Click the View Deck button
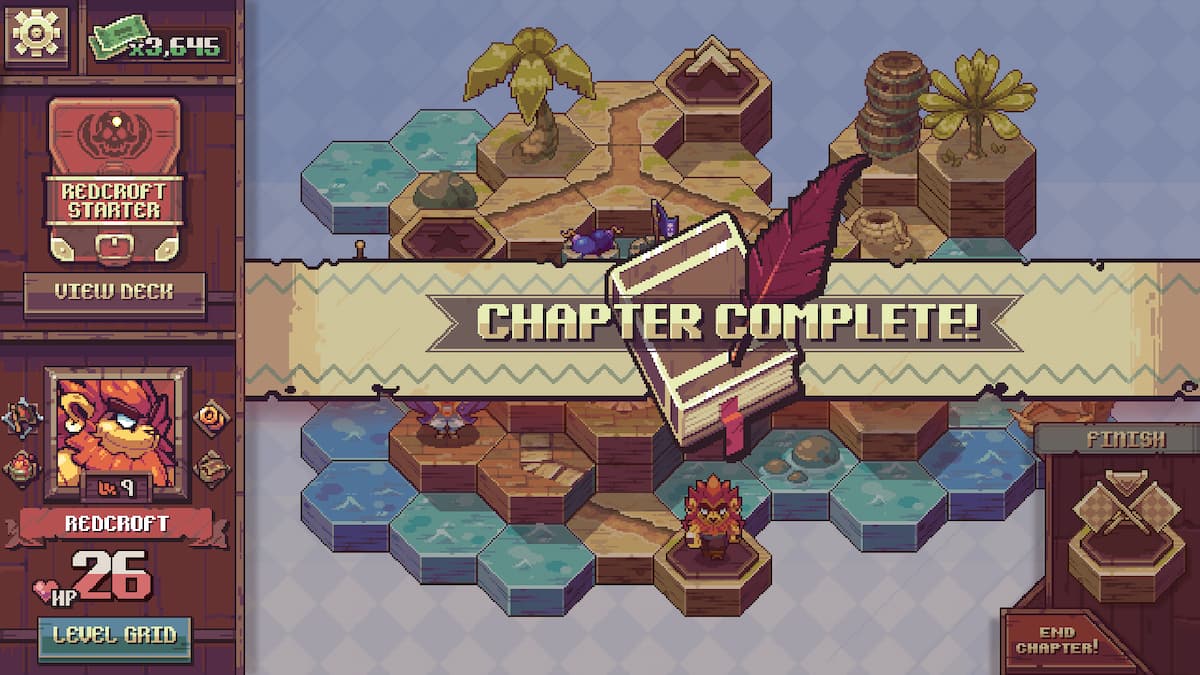1200x675 pixels. 114,293
